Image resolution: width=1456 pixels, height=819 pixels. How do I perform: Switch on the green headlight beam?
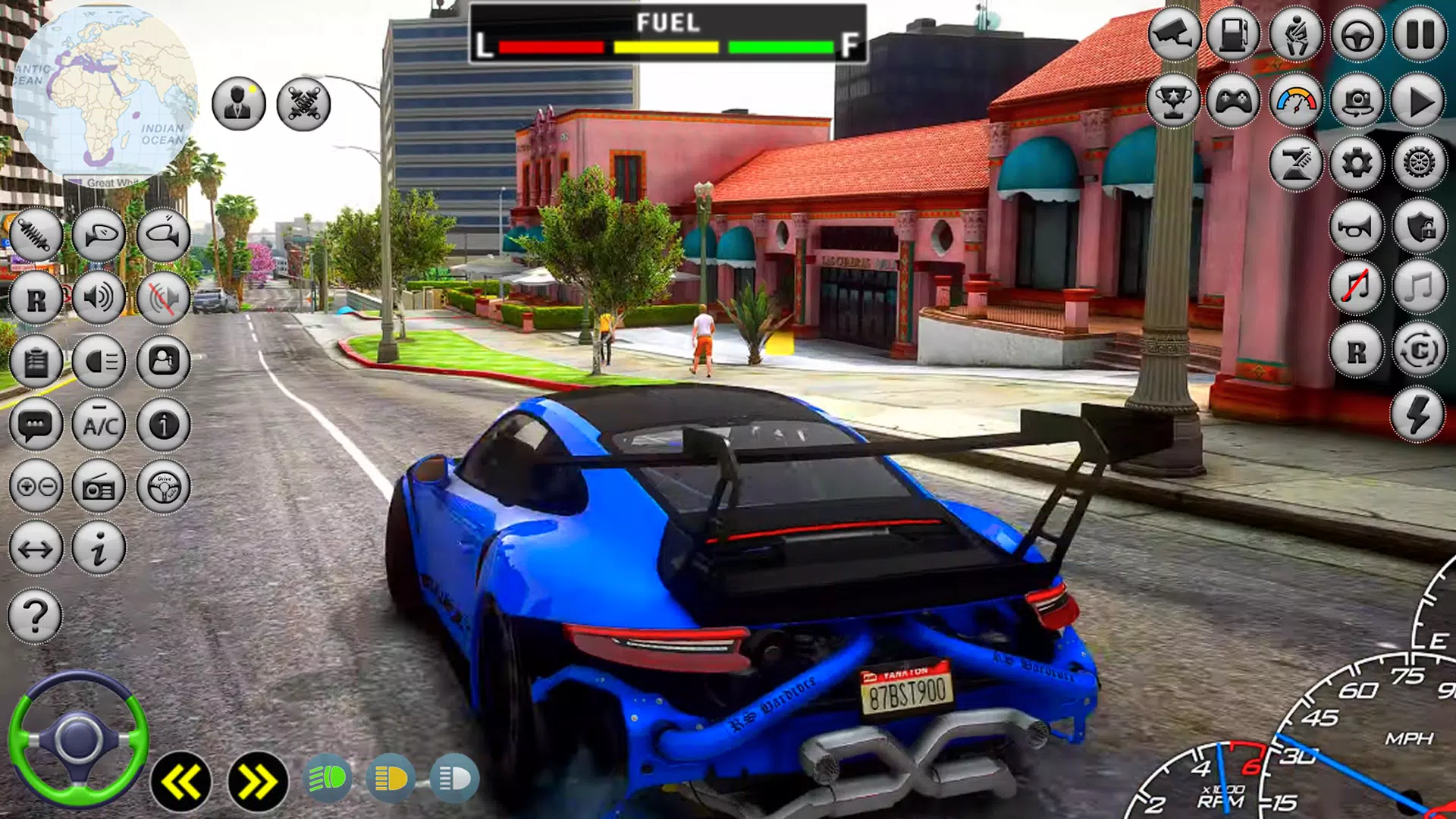click(x=328, y=779)
